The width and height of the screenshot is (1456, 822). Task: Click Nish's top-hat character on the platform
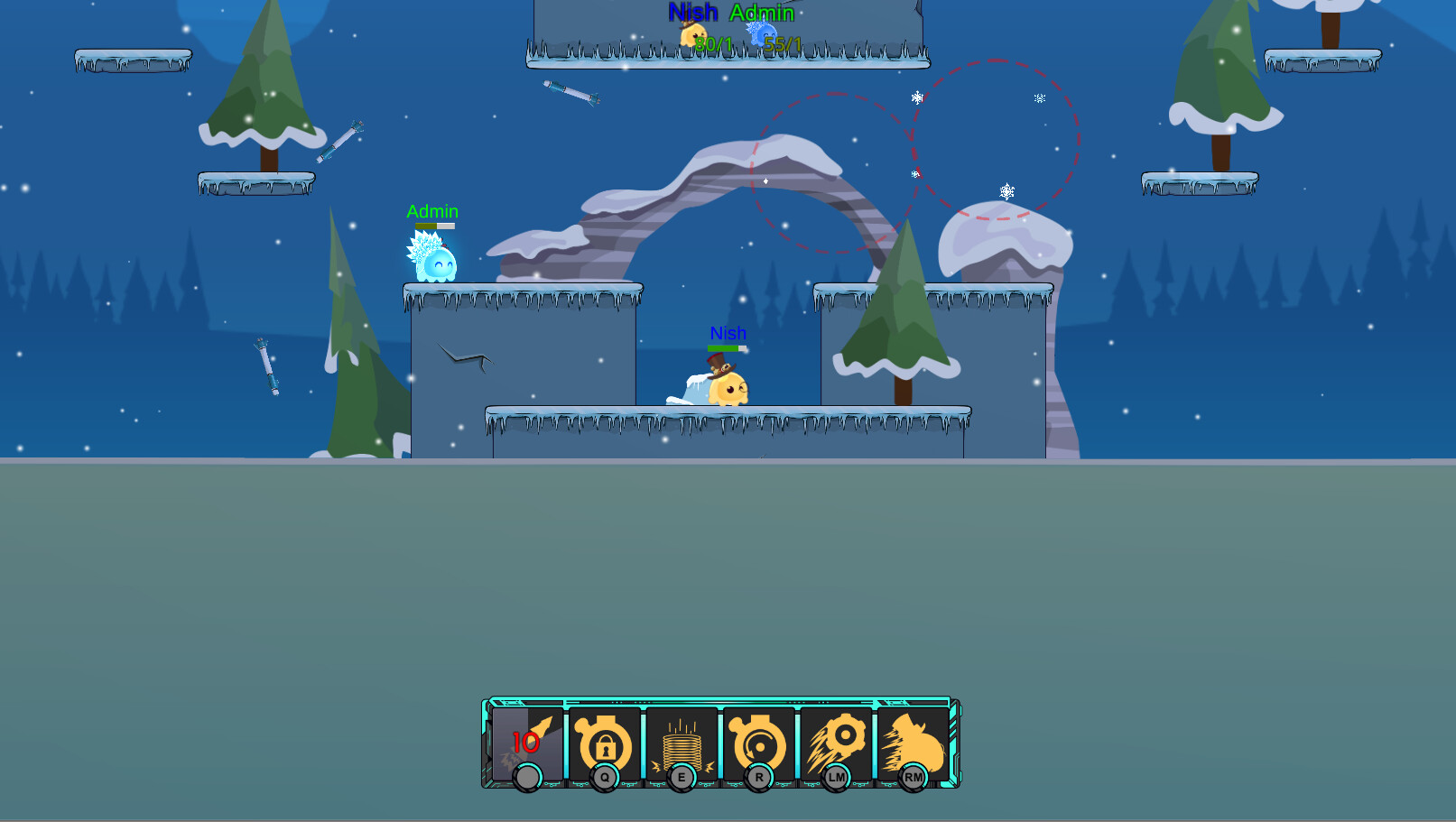point(727,383)
